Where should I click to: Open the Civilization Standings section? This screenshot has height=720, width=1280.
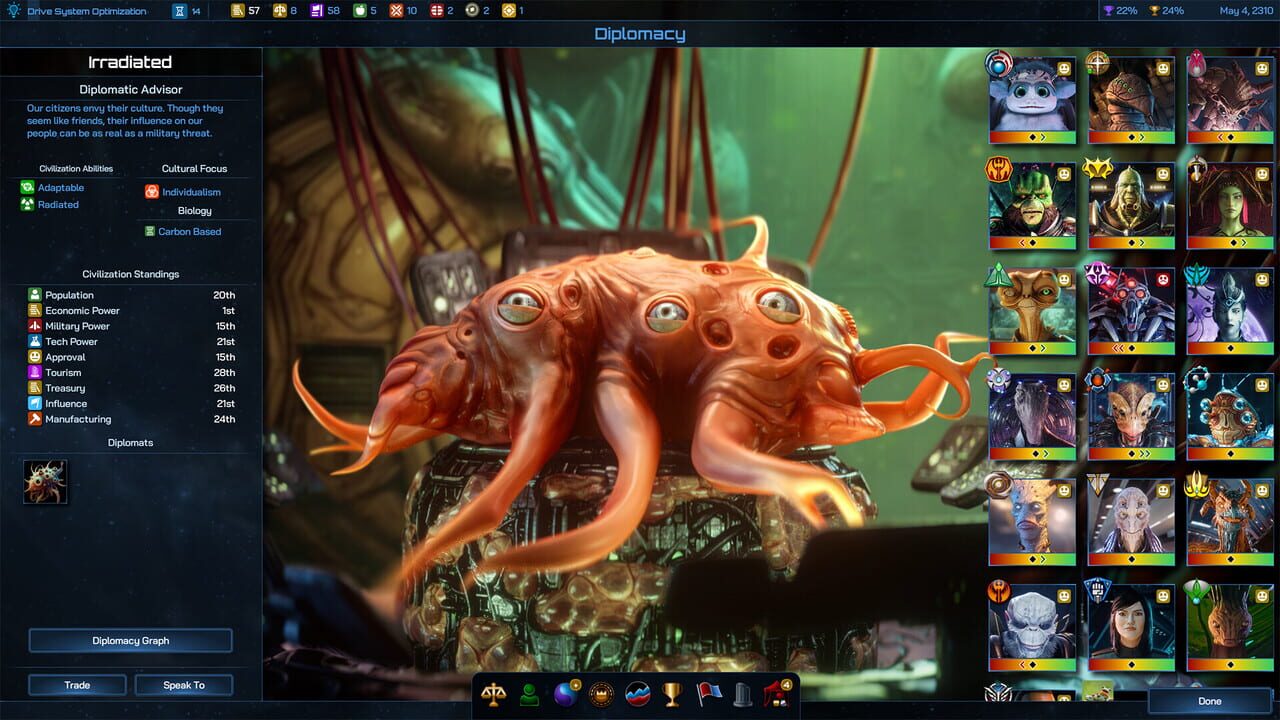pos(130,274)
